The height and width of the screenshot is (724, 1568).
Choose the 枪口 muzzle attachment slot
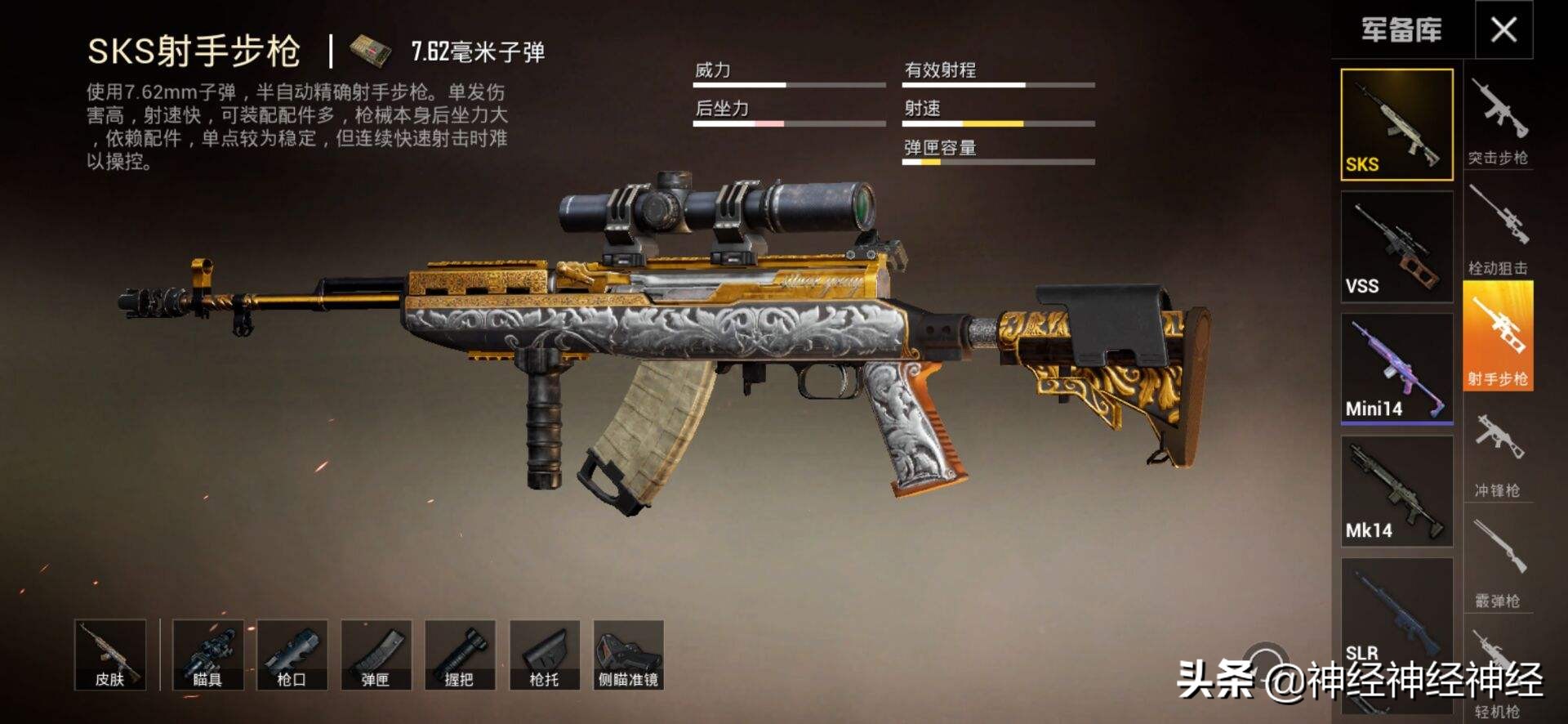(292, 655)
